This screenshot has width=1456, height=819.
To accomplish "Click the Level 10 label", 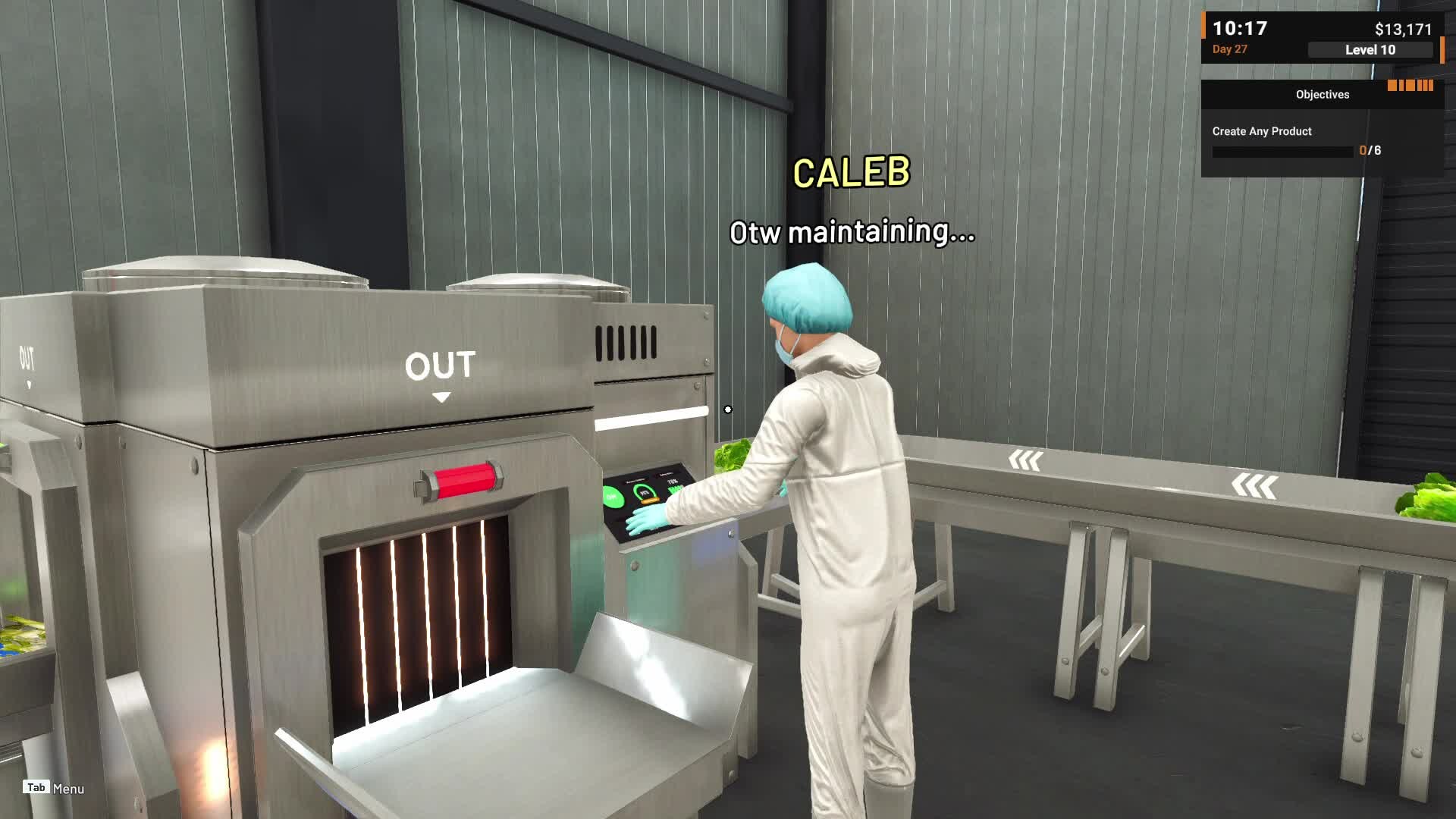I will pyautogui.click(x=1370, y=50).
